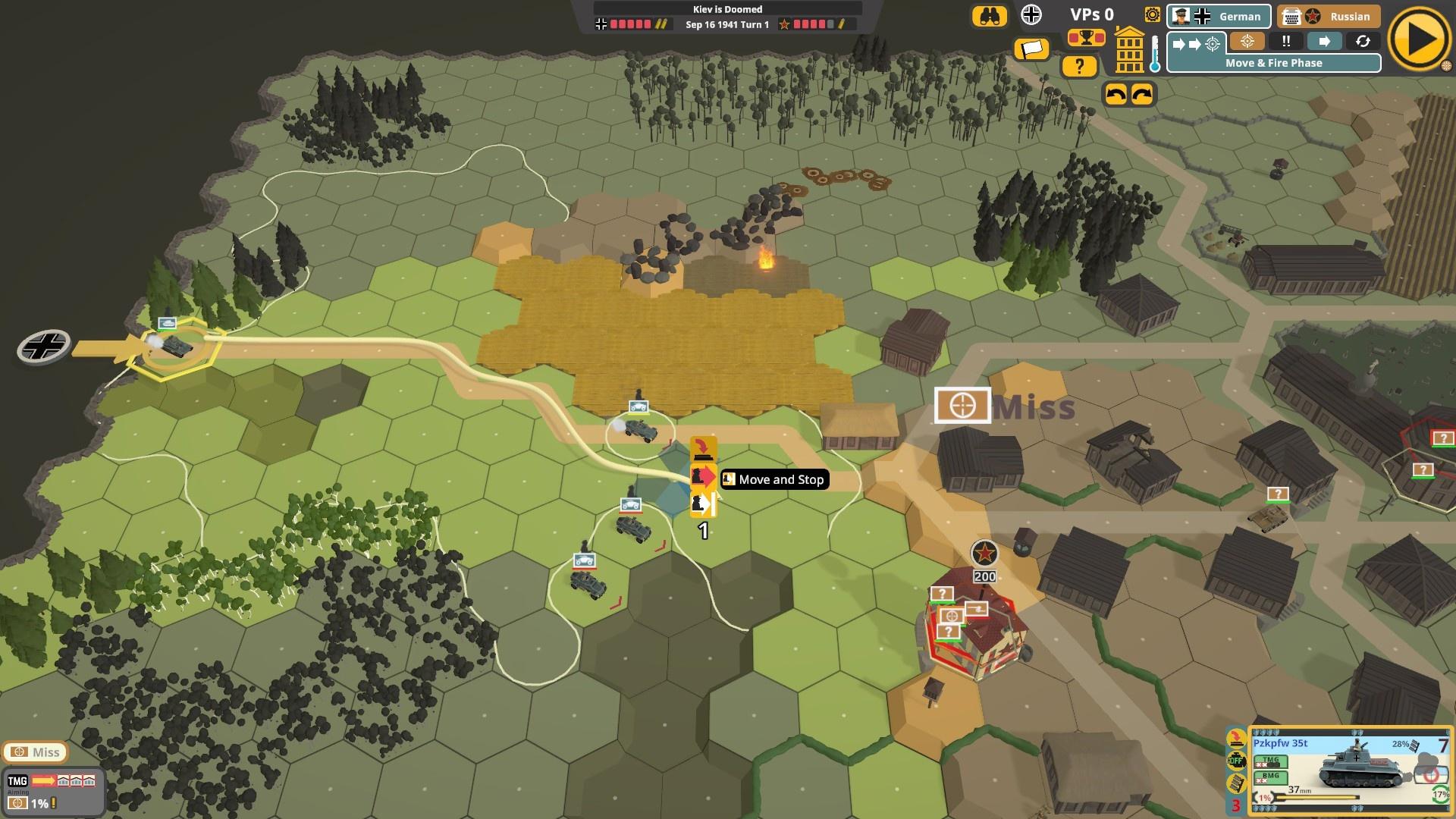The width and height of the screenshot is (1456, 819).
Task: Click the white flag surrender button
Action: (x=1032, y=49)
